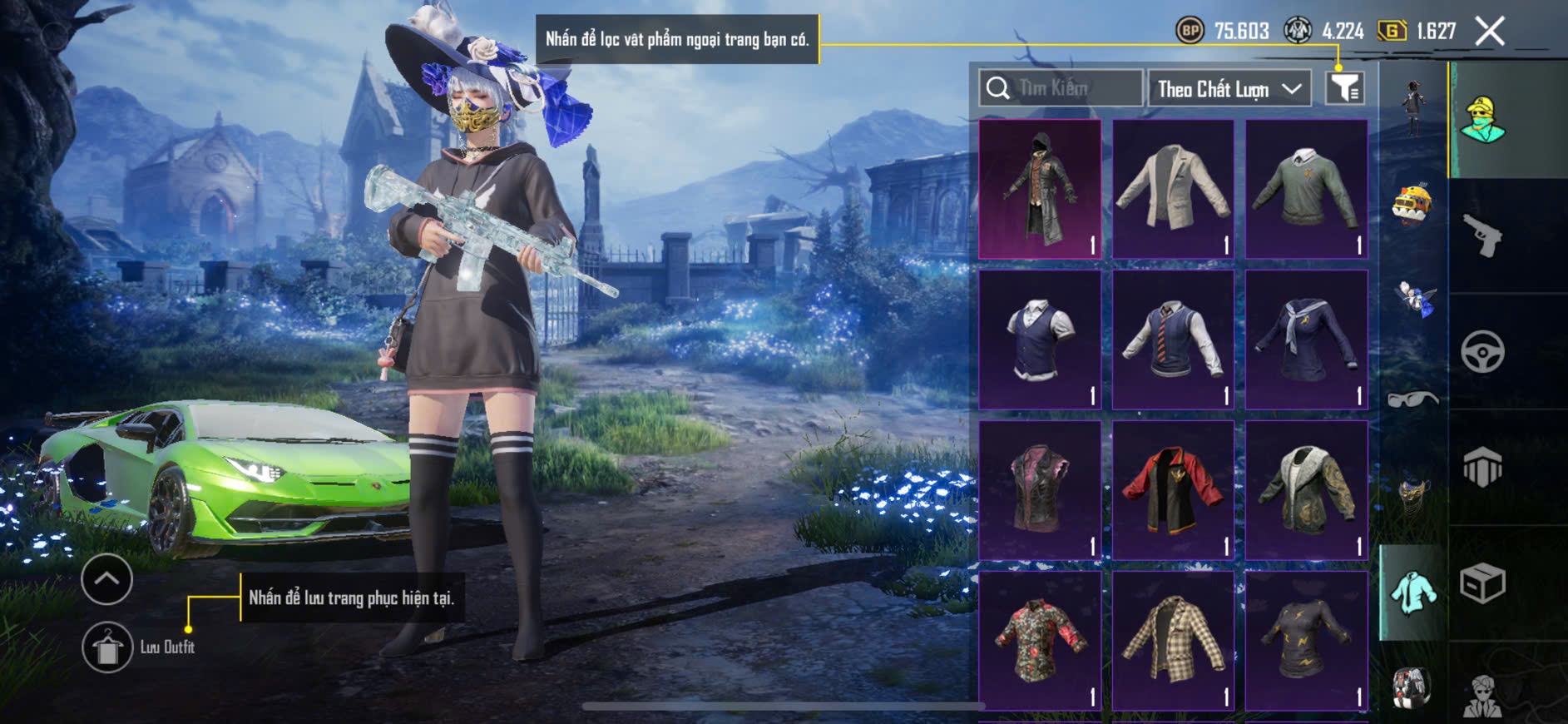The width and height of the screenshot is (1568, 724).
Task: Click the Tìm Kiếm search field
Action: pyautogui.click(x=1061, y=88)
